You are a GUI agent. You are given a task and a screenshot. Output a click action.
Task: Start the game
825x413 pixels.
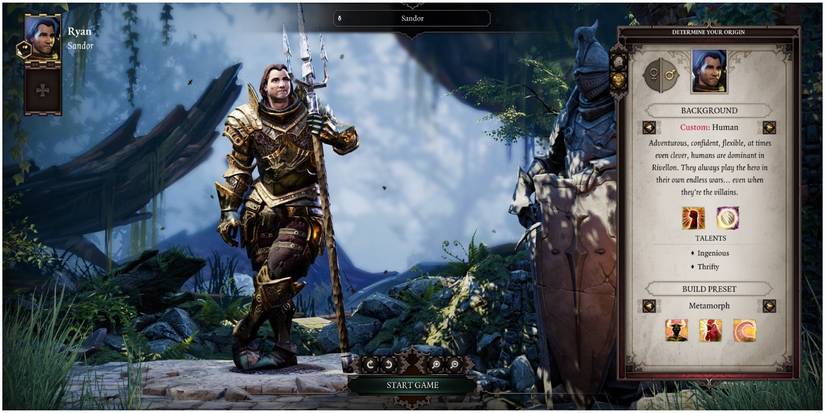click(412, 385)
